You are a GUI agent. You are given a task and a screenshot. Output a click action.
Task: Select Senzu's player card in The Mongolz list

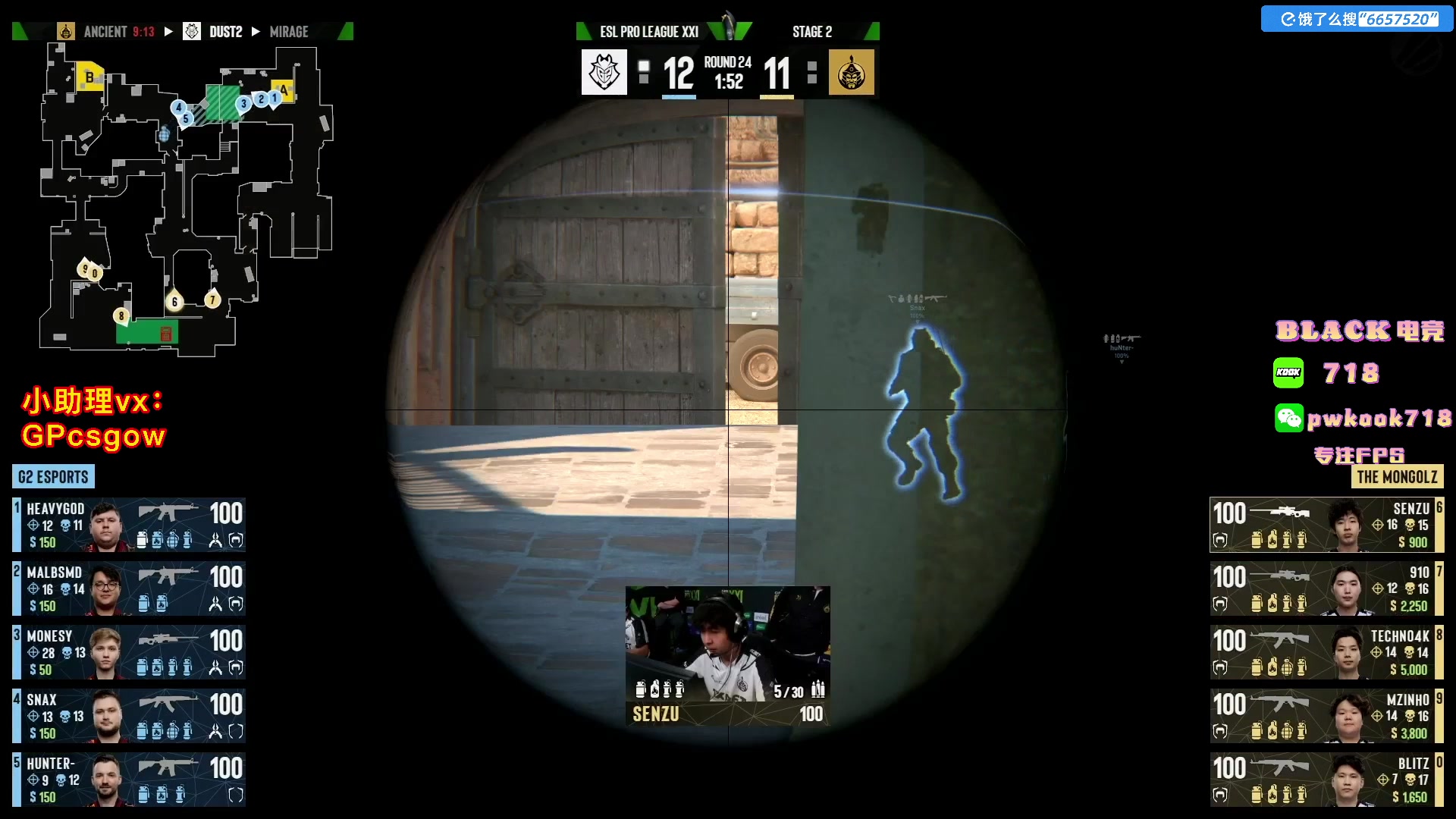1326,525
